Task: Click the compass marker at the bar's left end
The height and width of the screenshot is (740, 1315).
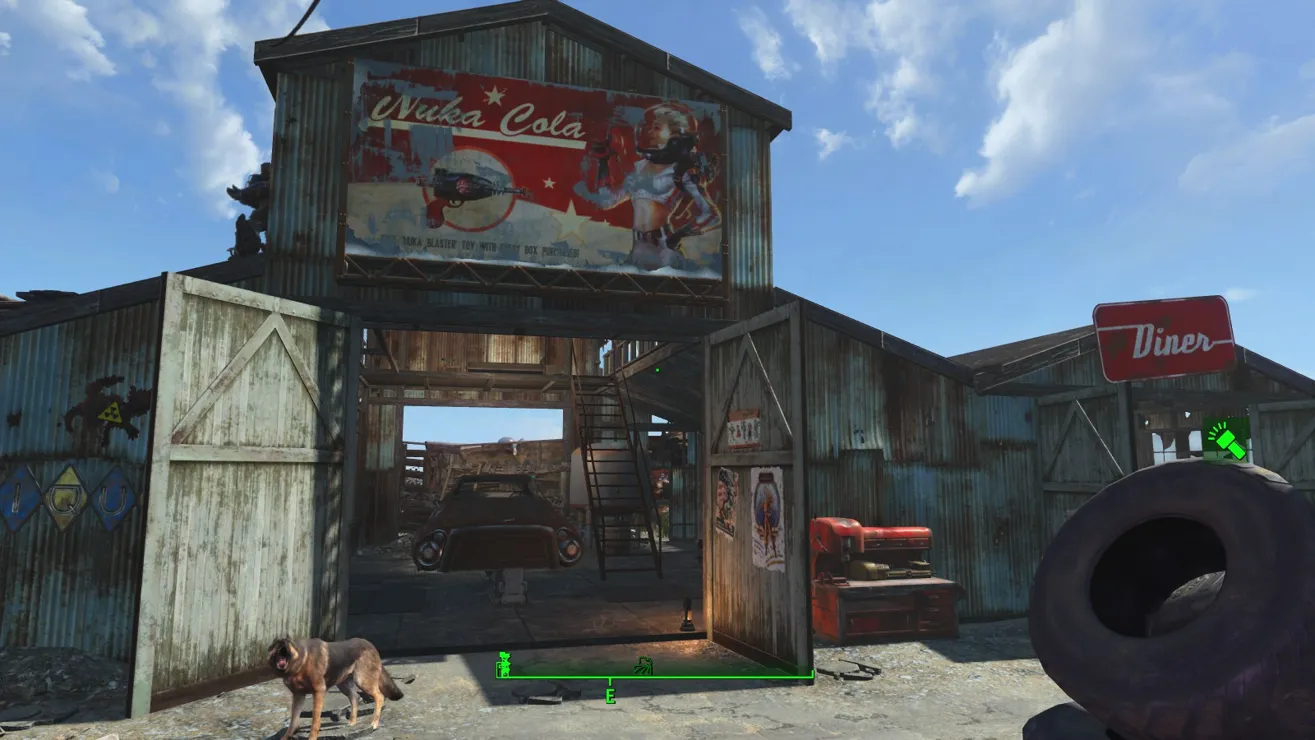Action: pyautogui.click(x=505, y=664)
